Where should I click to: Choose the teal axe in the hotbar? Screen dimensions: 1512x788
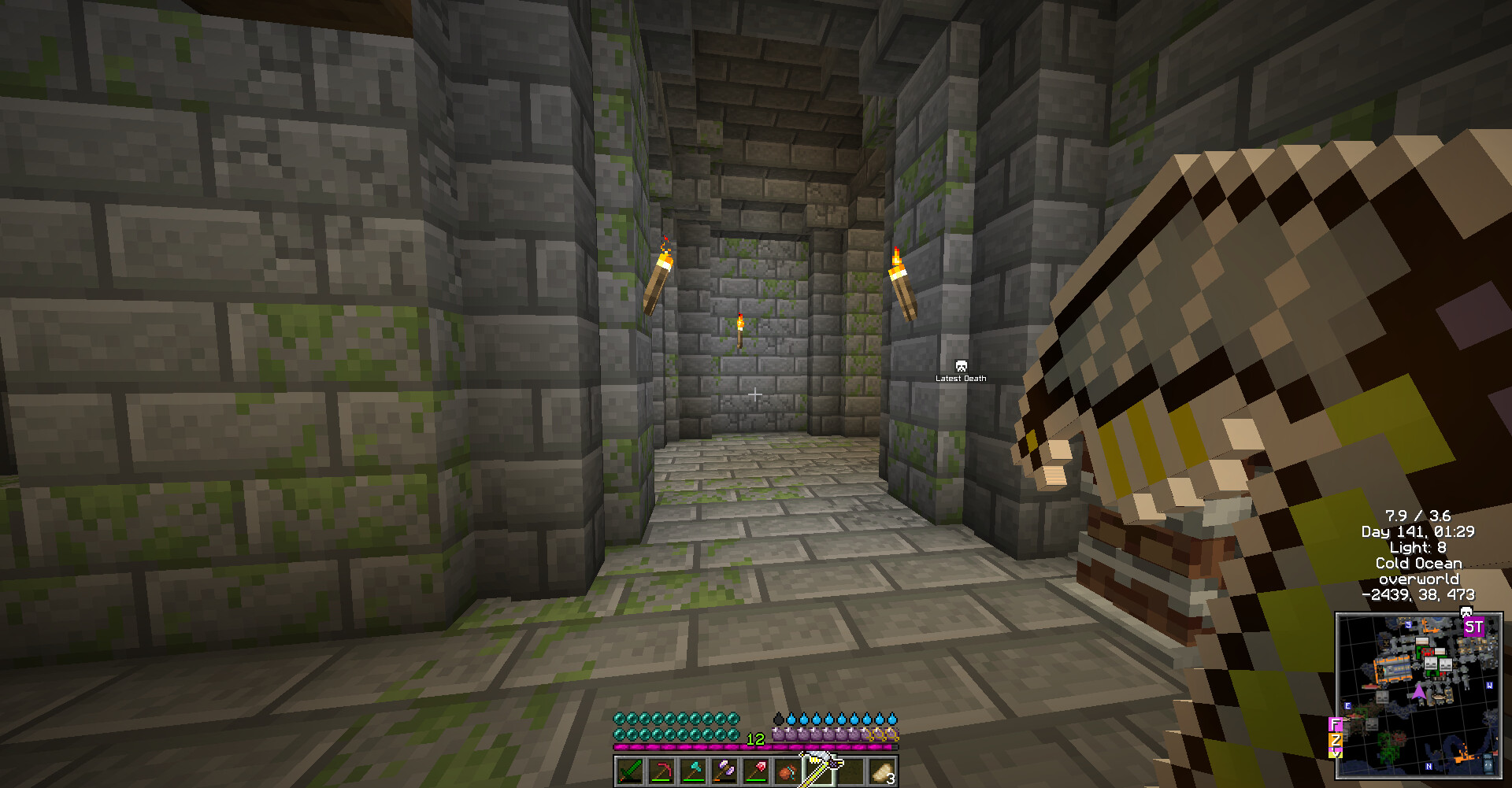tap(693, 771)
